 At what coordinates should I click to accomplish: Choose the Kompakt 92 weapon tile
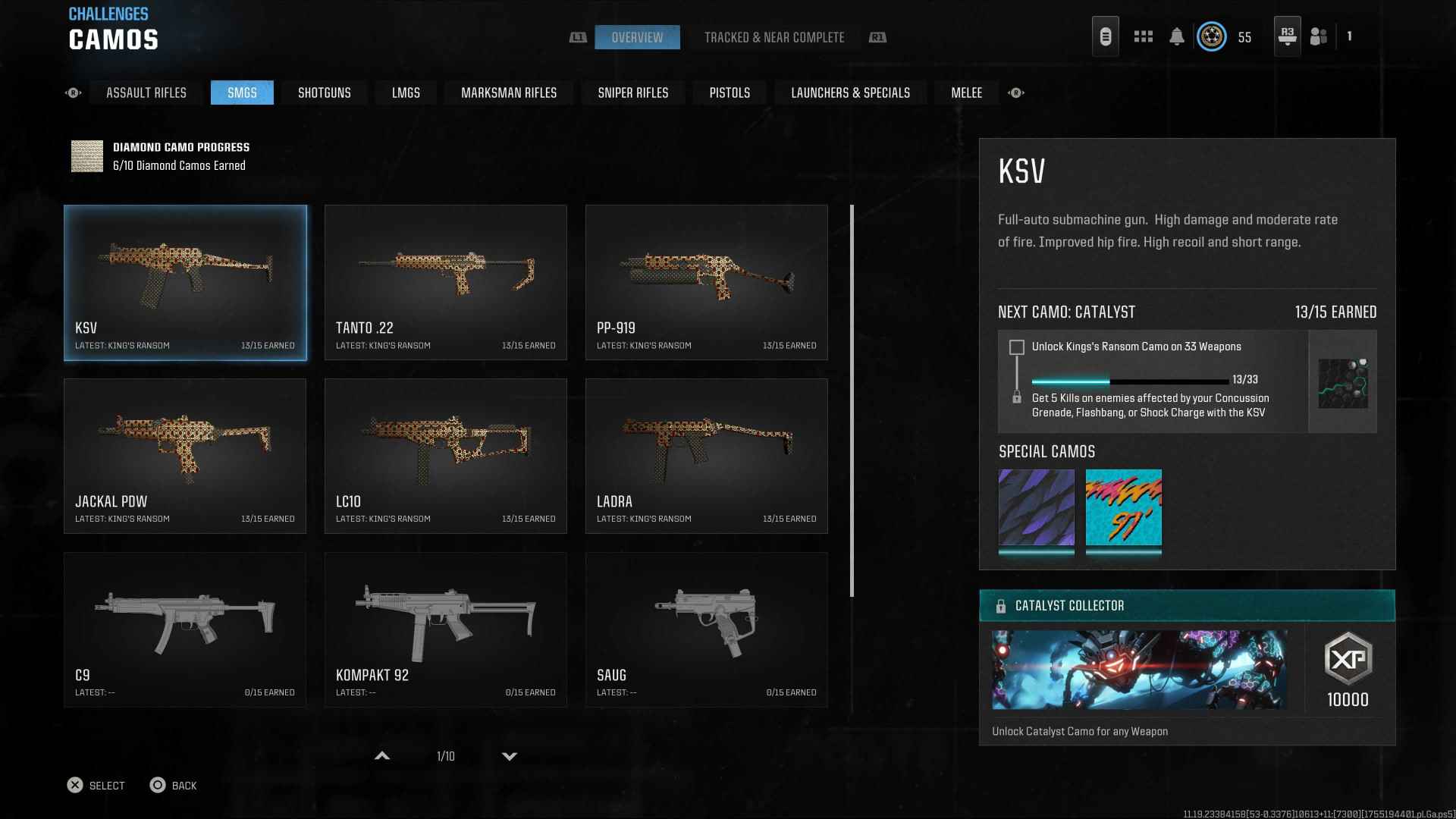coord(445,629)
